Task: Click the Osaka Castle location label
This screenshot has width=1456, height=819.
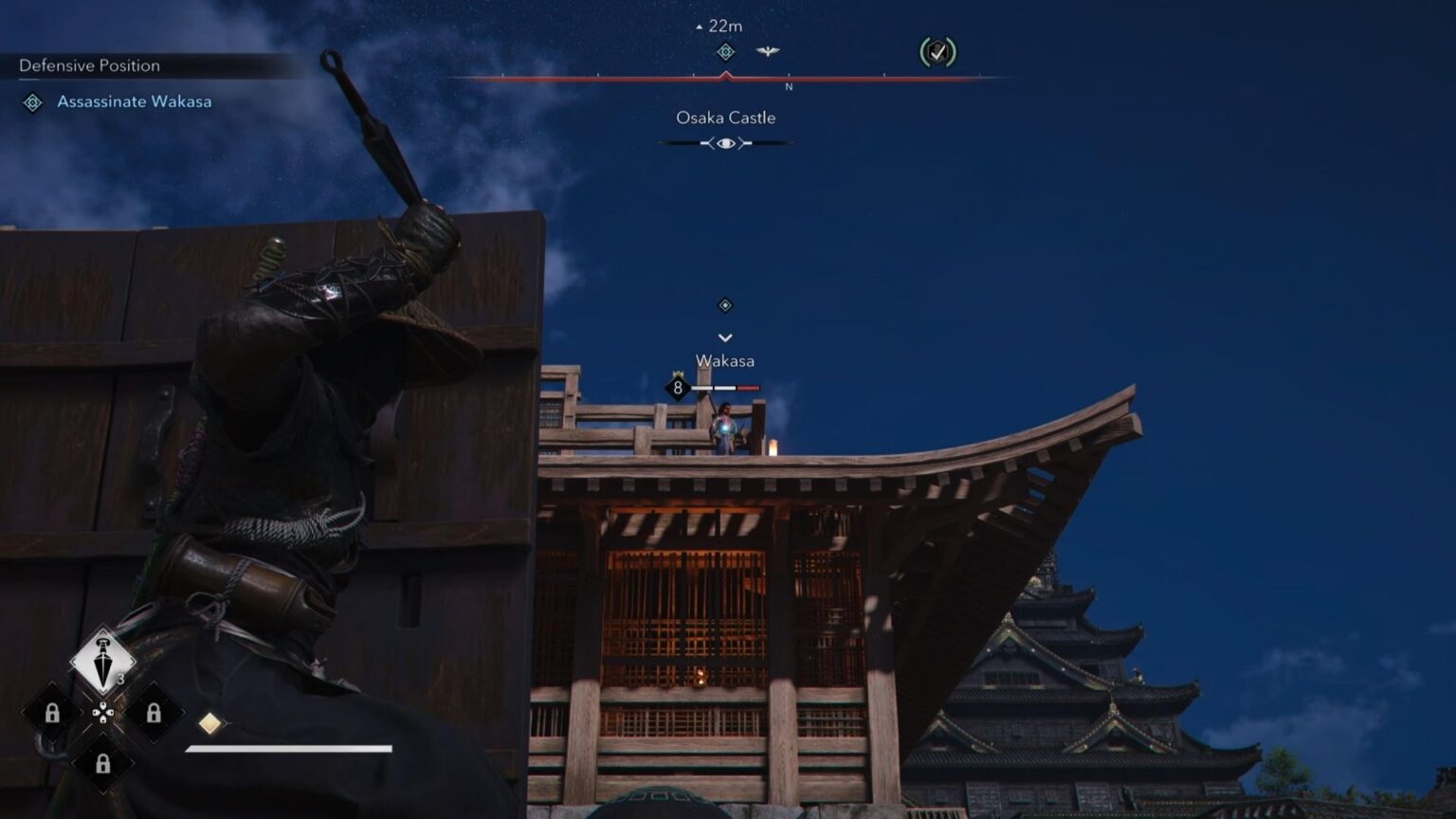Action: tap(726, 118)
